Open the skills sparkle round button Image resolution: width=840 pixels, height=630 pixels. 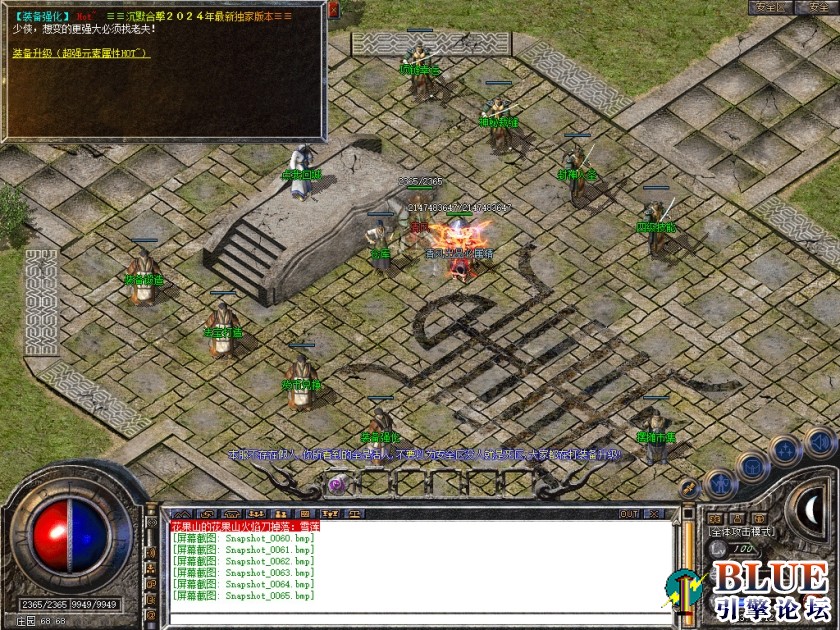[785, 450]
